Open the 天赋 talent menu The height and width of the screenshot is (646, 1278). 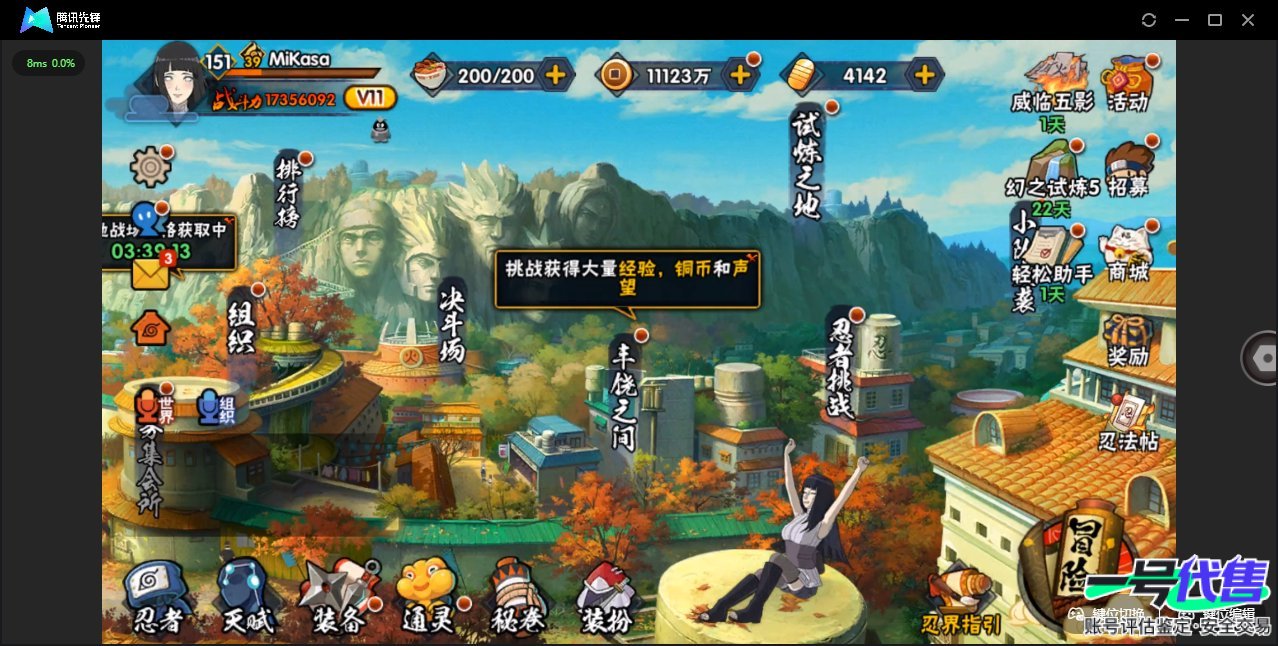(x=246, y=597)
